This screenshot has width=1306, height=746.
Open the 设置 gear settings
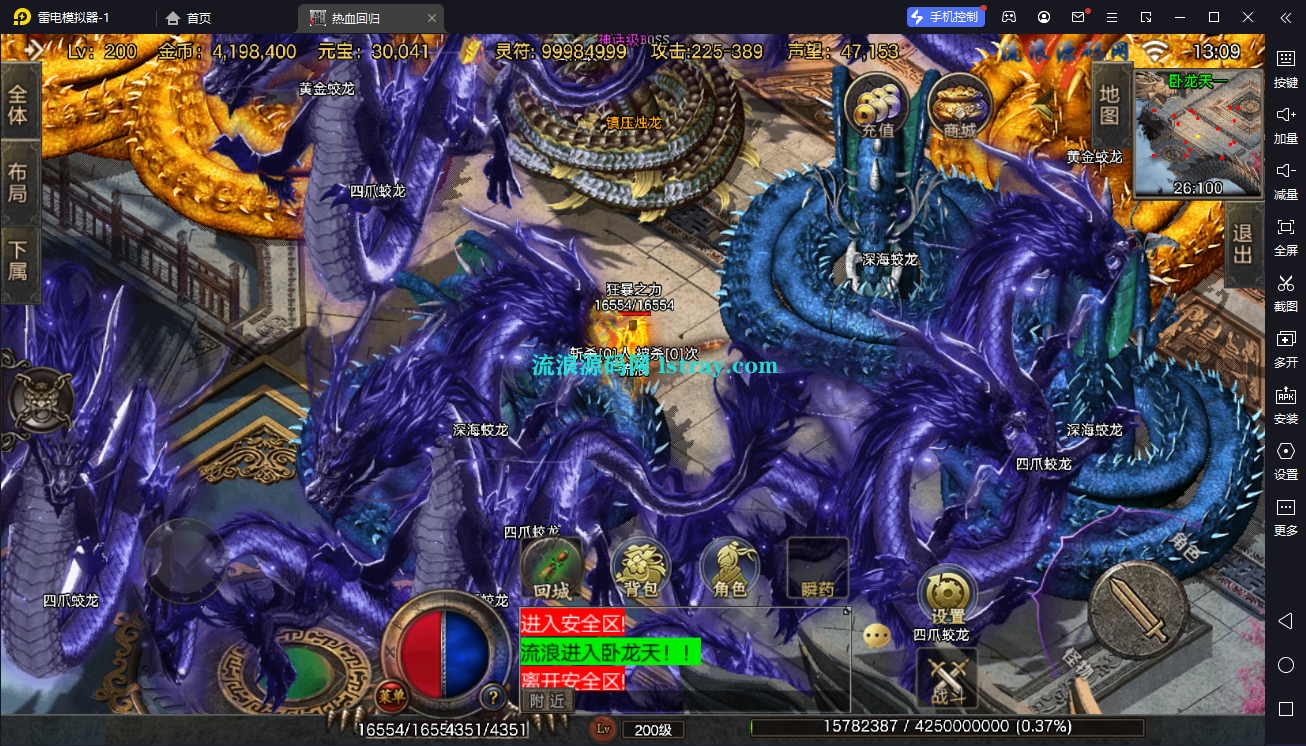coord(947,594)
